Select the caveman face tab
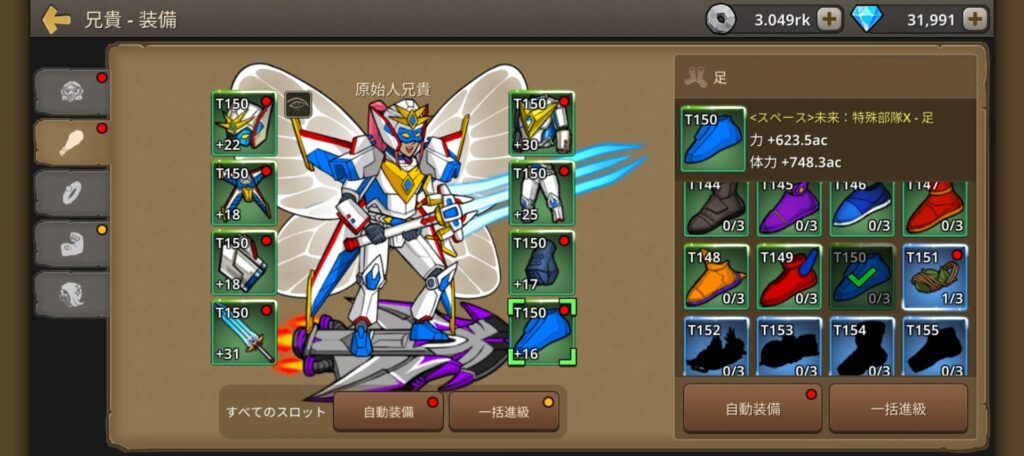This screenshot has width=1024, height=456. pos(70,92)
